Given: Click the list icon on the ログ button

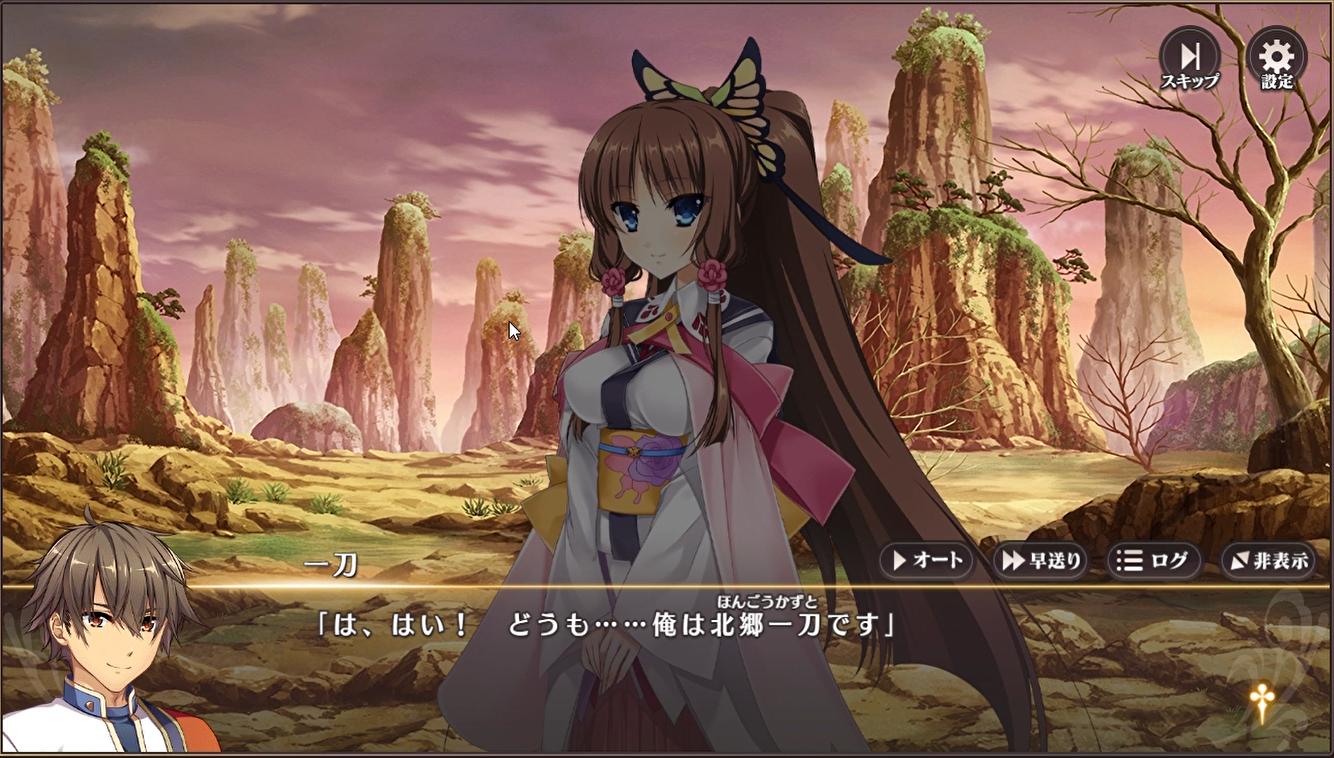Looking at the screenshot, I should [x=1127, y=561].
